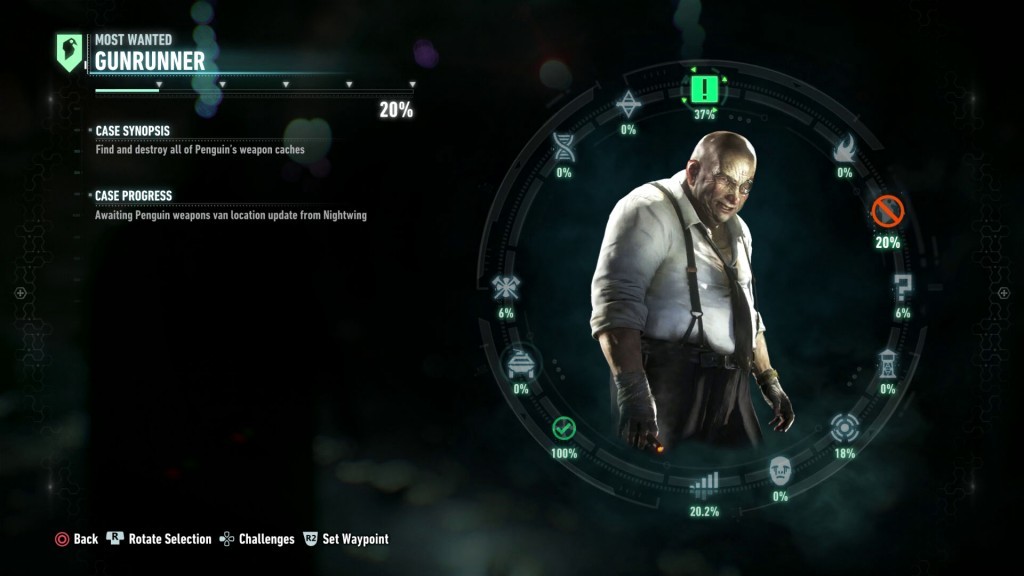Select the crossed axes icon
The height and width of the screenshot is (576, 1024).
tap(505, 289)
